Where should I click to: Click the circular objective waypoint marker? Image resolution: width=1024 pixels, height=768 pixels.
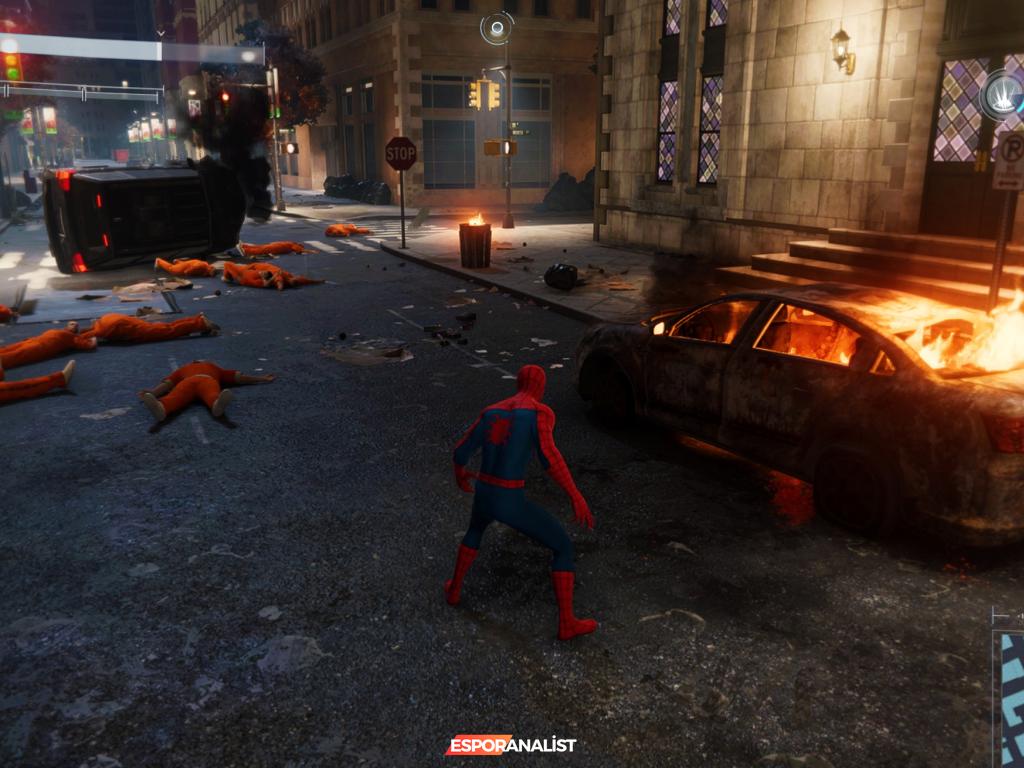pos(496,27)
